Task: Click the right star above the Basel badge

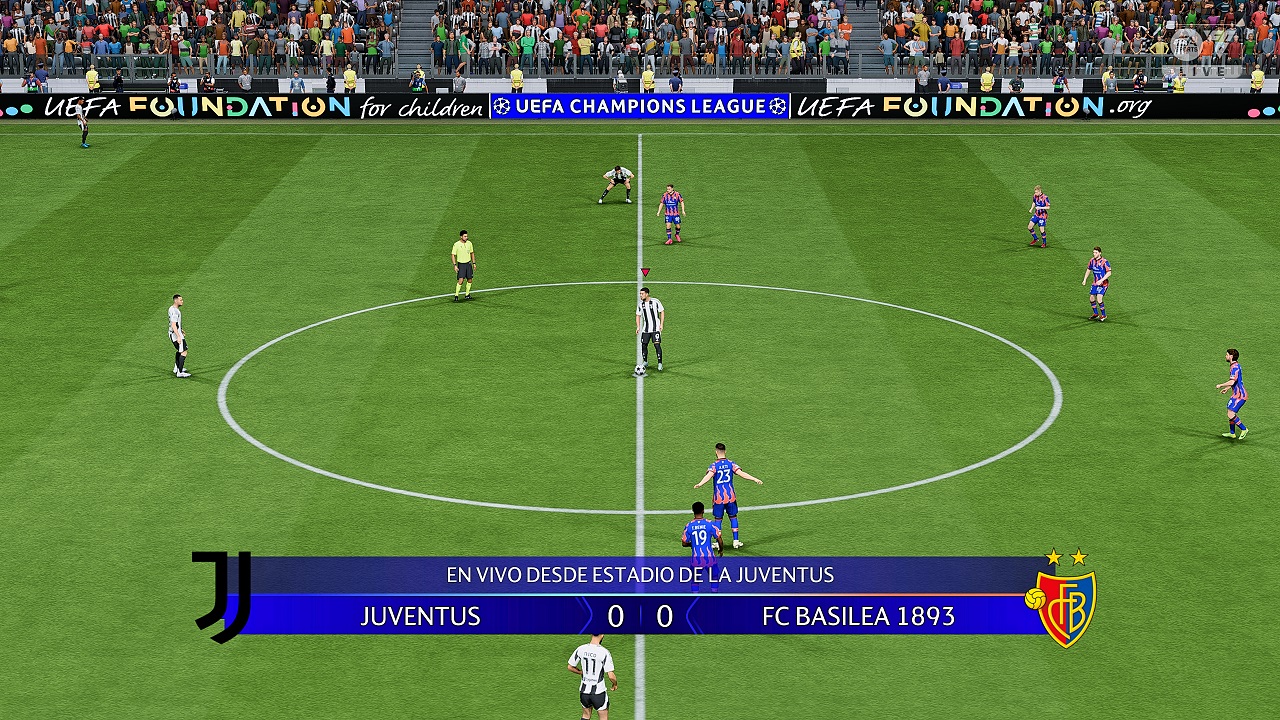Action: 1081,558
